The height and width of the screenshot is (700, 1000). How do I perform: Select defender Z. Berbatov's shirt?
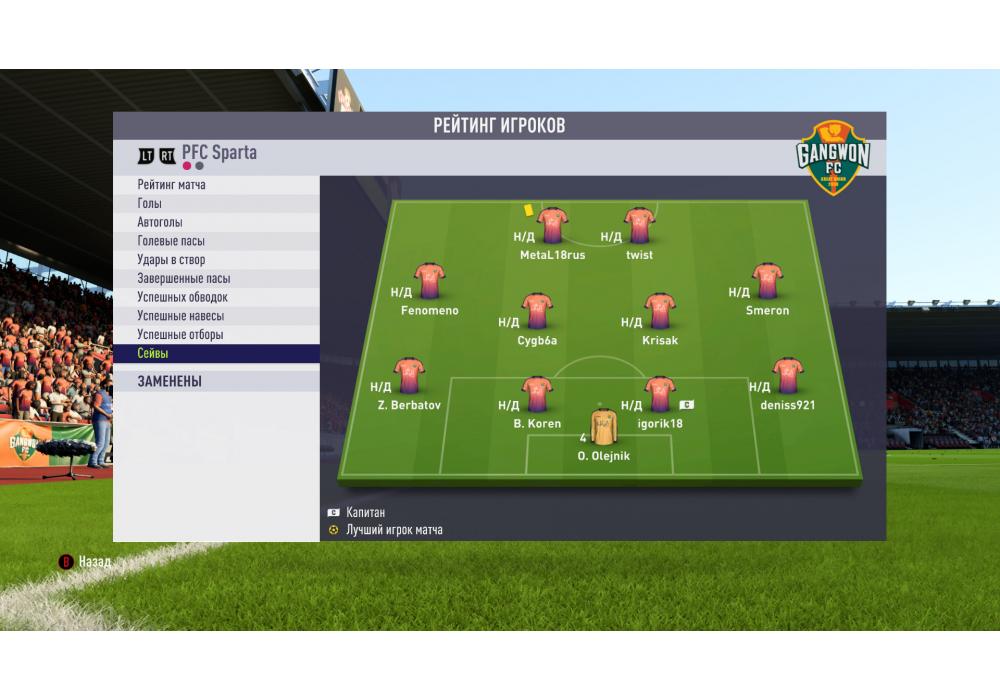tap(409, 377)
